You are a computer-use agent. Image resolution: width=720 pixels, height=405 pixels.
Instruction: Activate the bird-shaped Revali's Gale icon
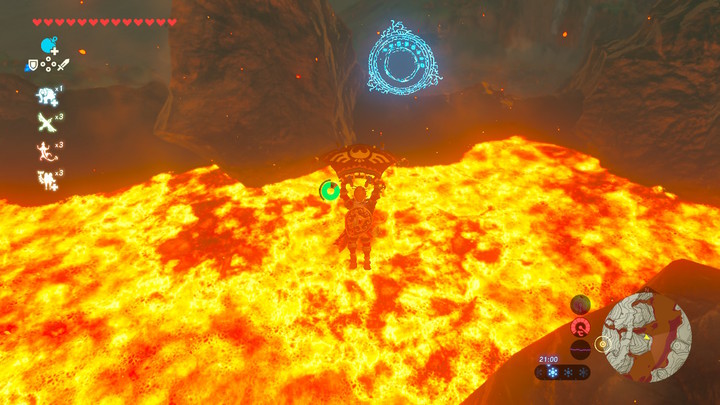[x=46, y=123]
